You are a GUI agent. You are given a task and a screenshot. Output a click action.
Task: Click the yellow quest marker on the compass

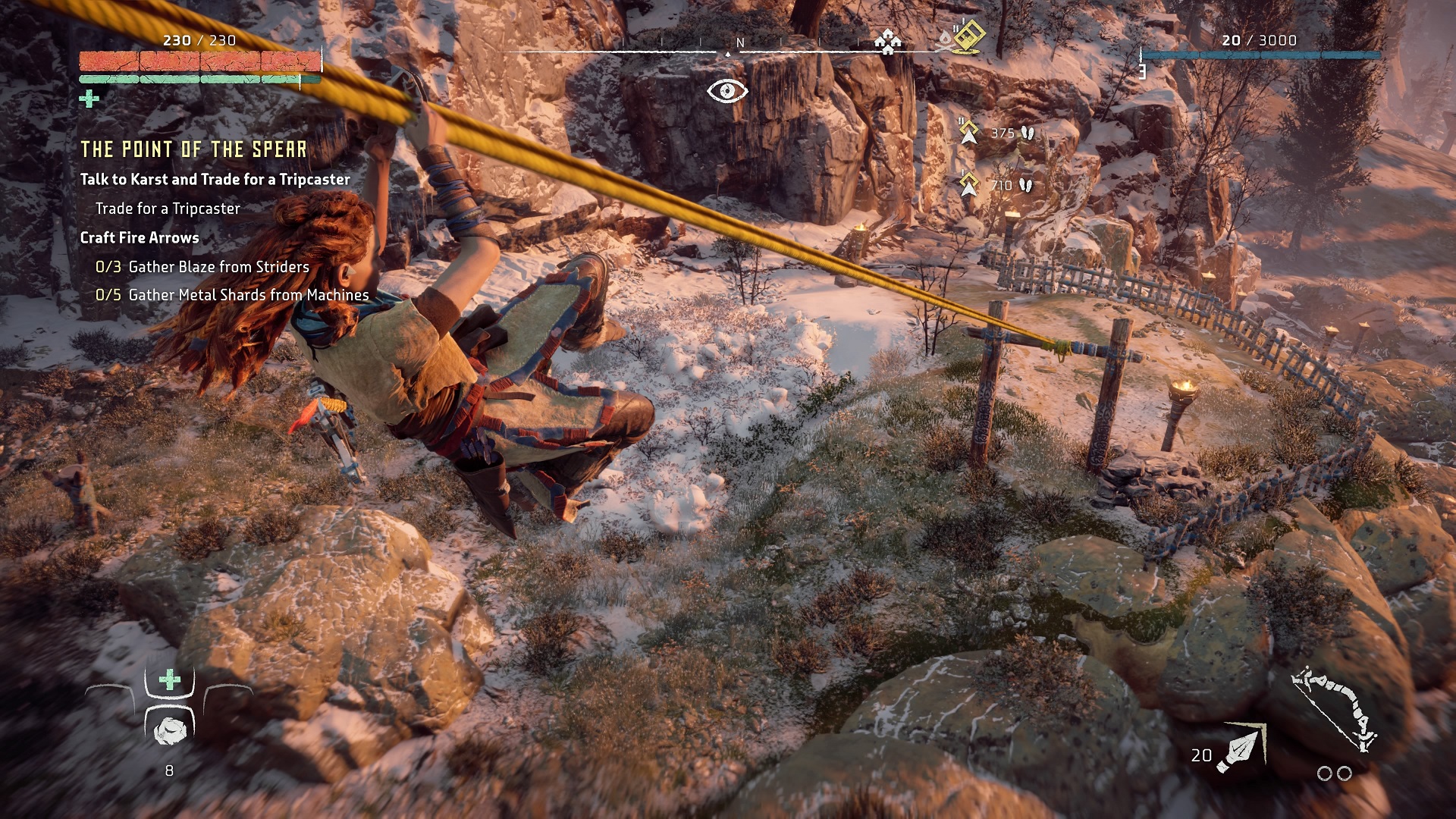pos(968,35)
